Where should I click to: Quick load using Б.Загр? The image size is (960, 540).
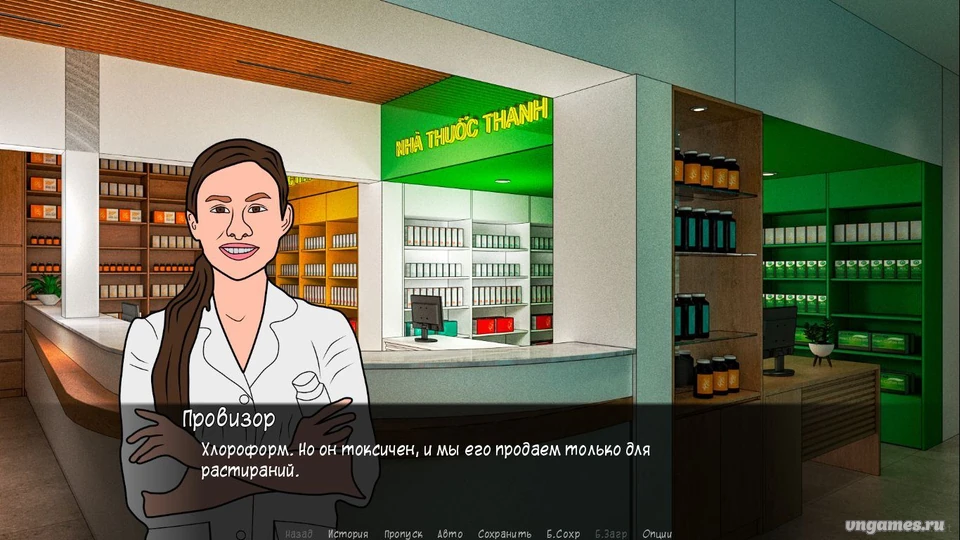tap(611, 534)
